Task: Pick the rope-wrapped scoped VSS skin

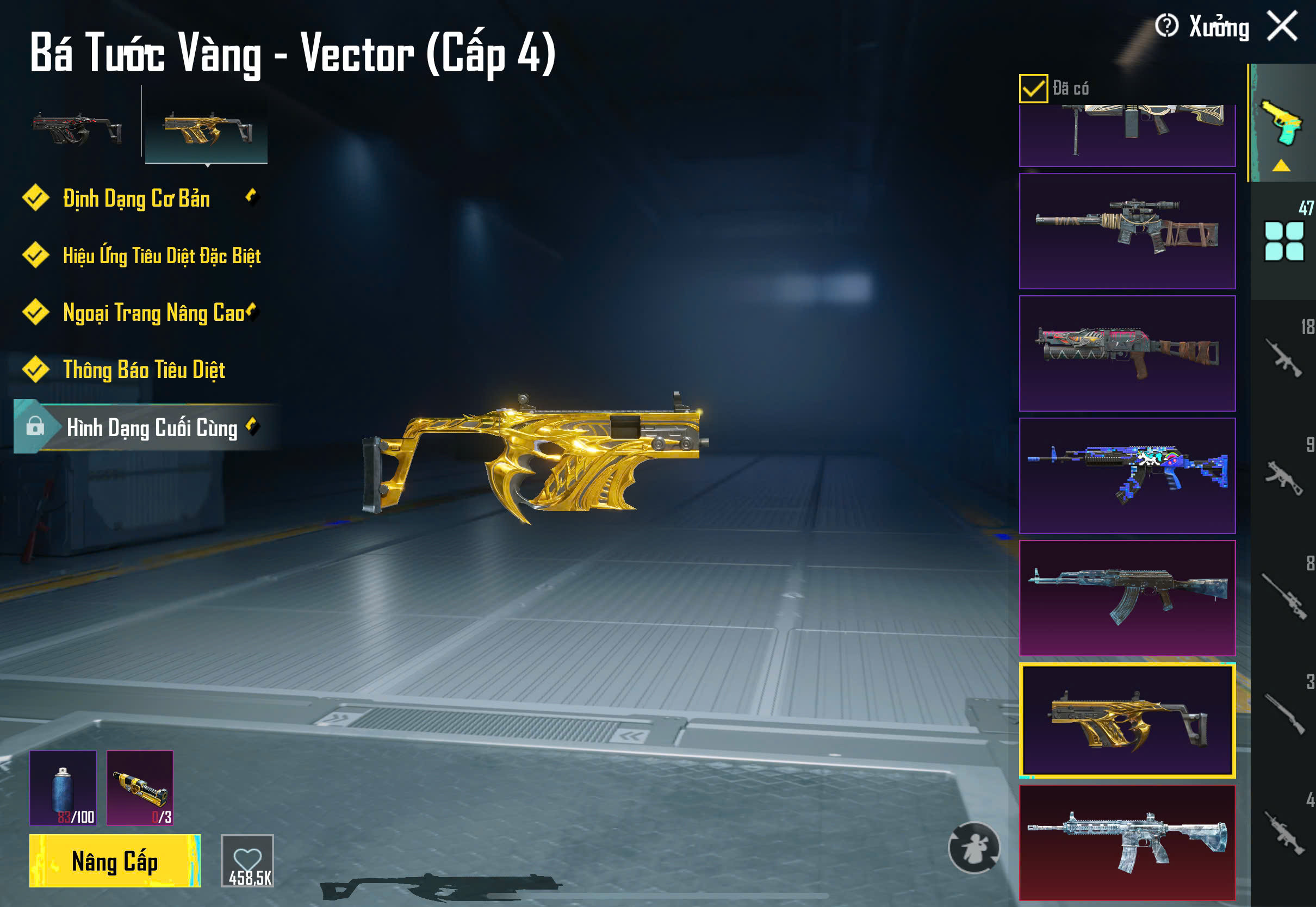Action: click(1127, 231)
